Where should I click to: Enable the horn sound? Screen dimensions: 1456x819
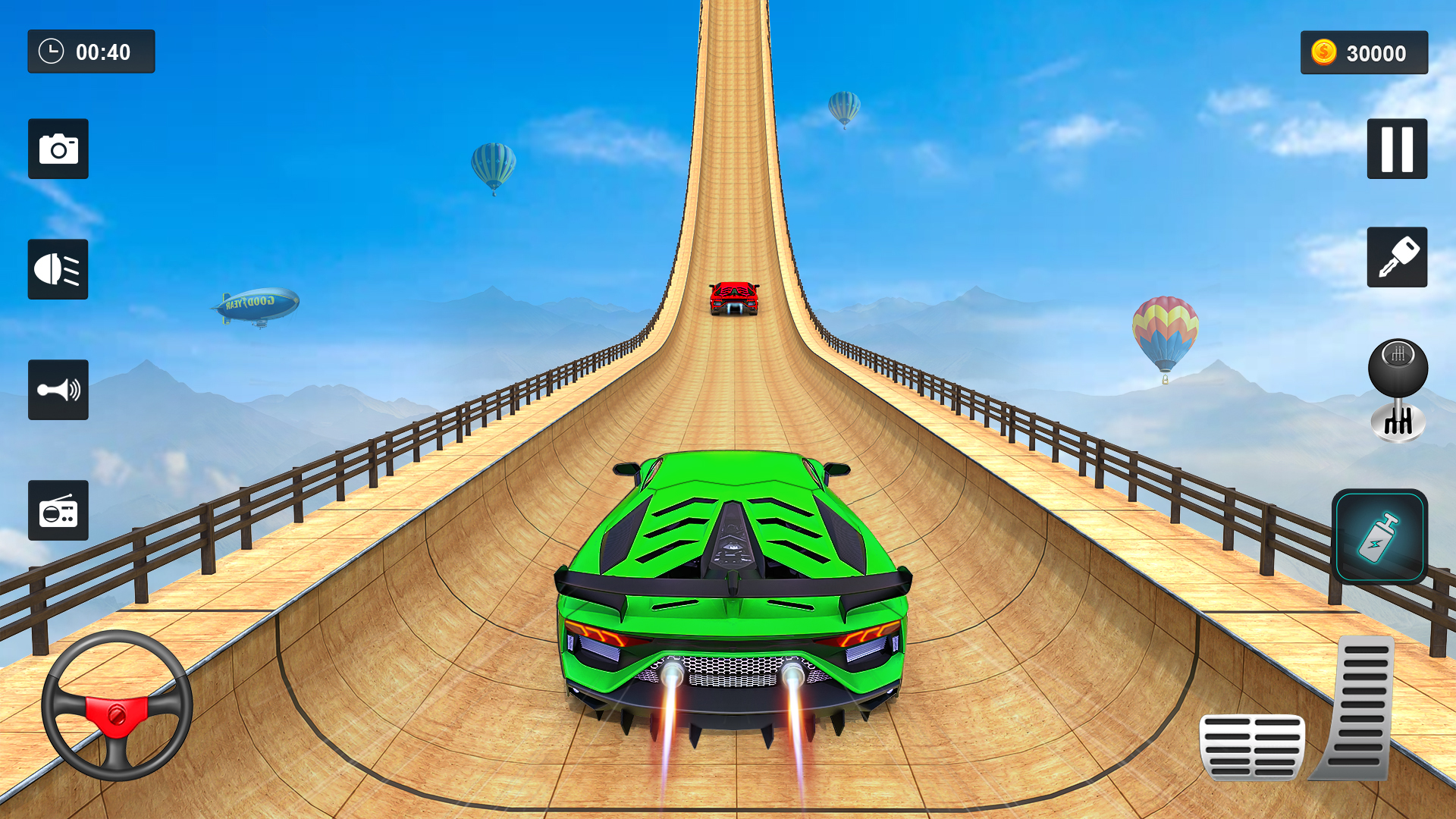58,391
